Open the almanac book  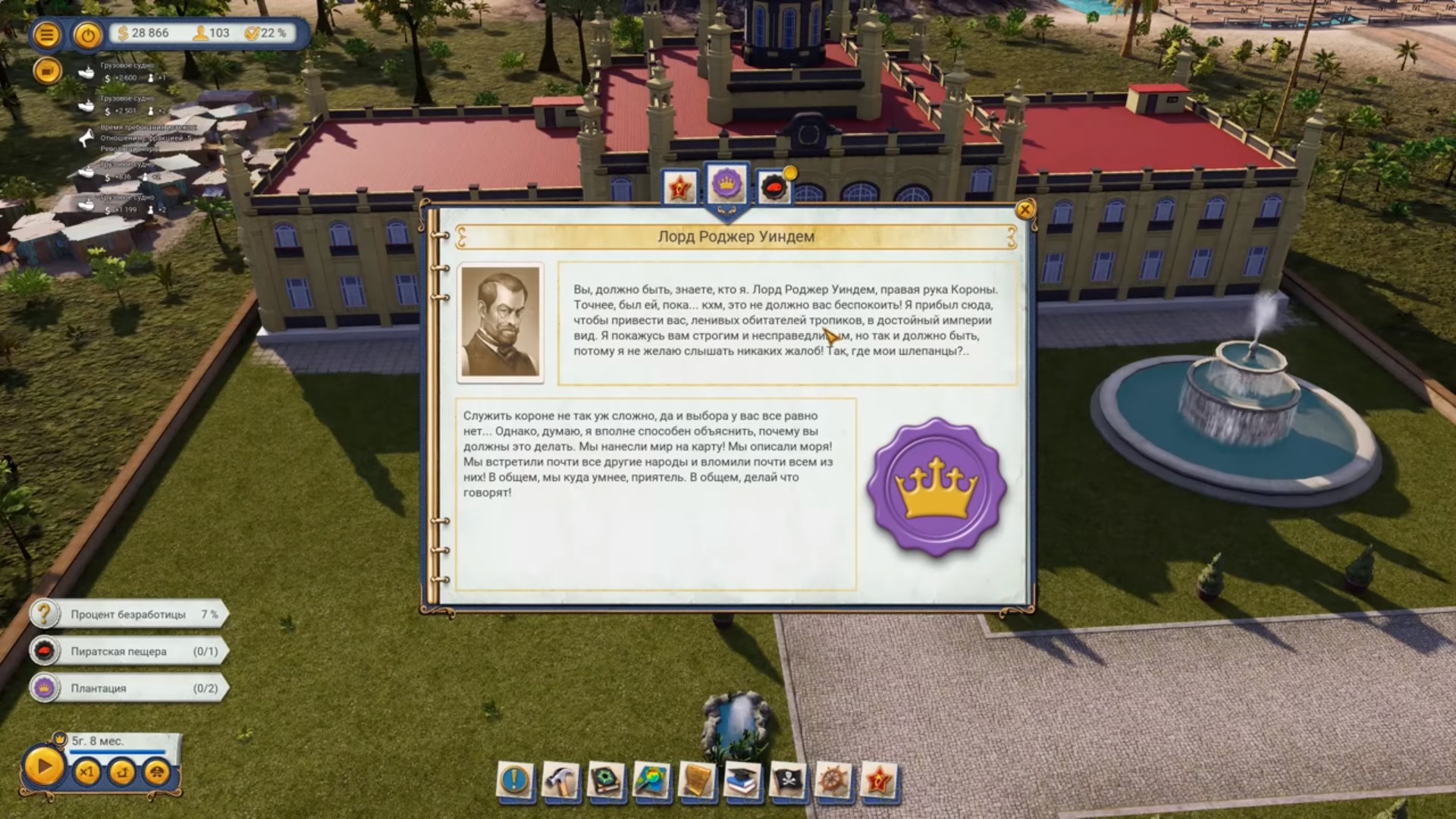(607, 781)
